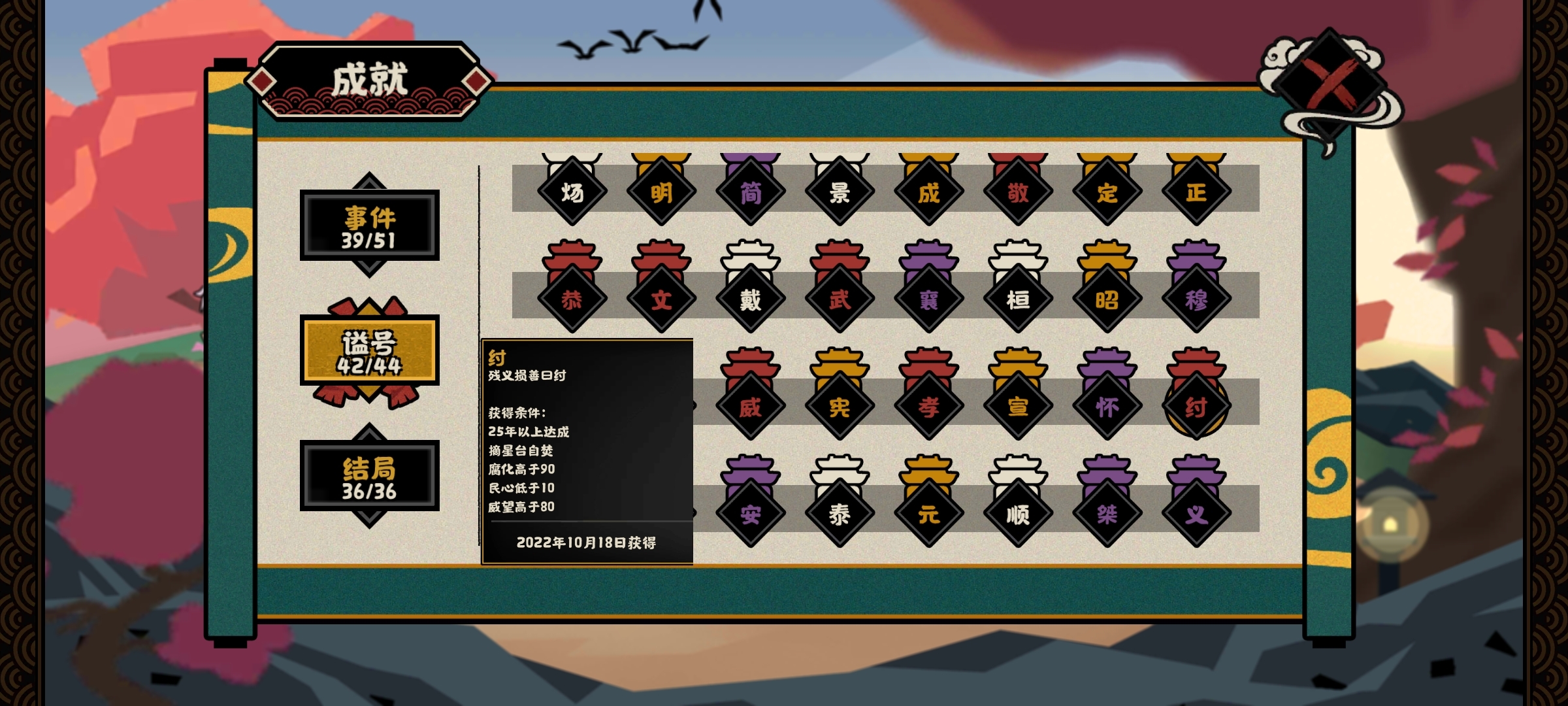View the 景 title badge
The width and height of the screenshot is (1568, 706).
(x=840, y=192)
